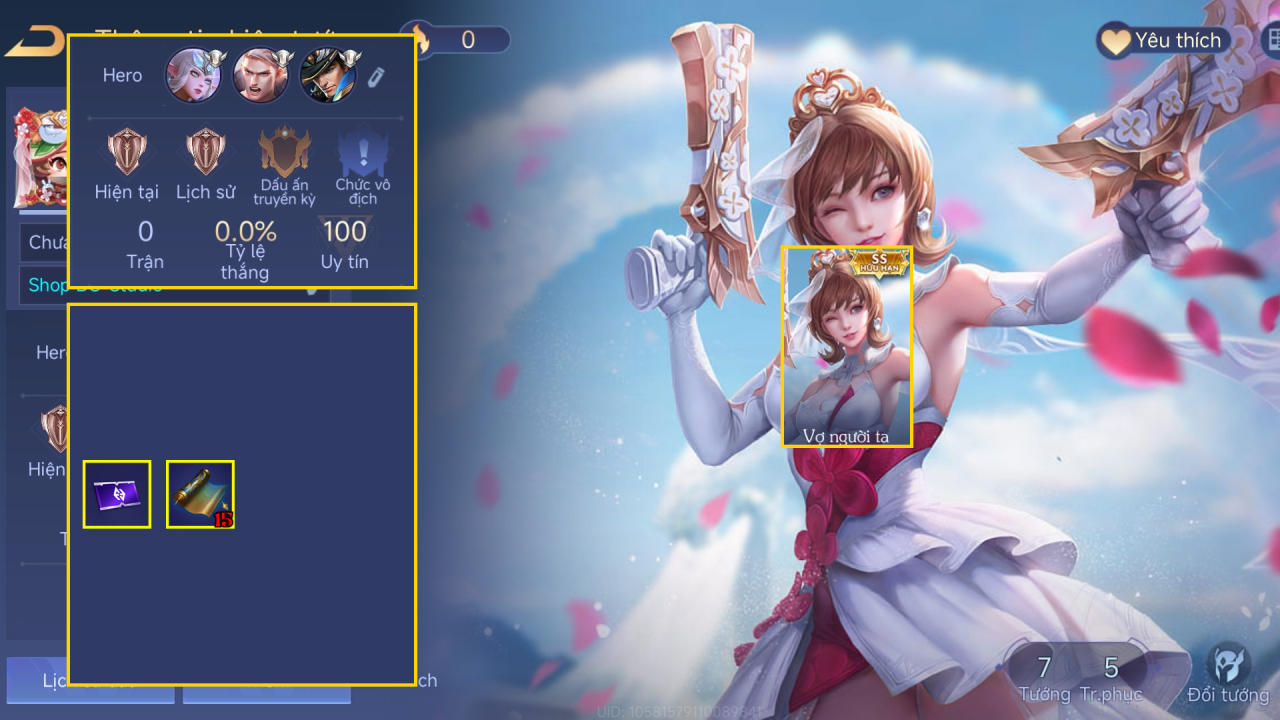This screenshot has height=720, width=1280.
Task: Open the Tr.phục skin count
Action: pyautogui.click(x=1111, y=677)
